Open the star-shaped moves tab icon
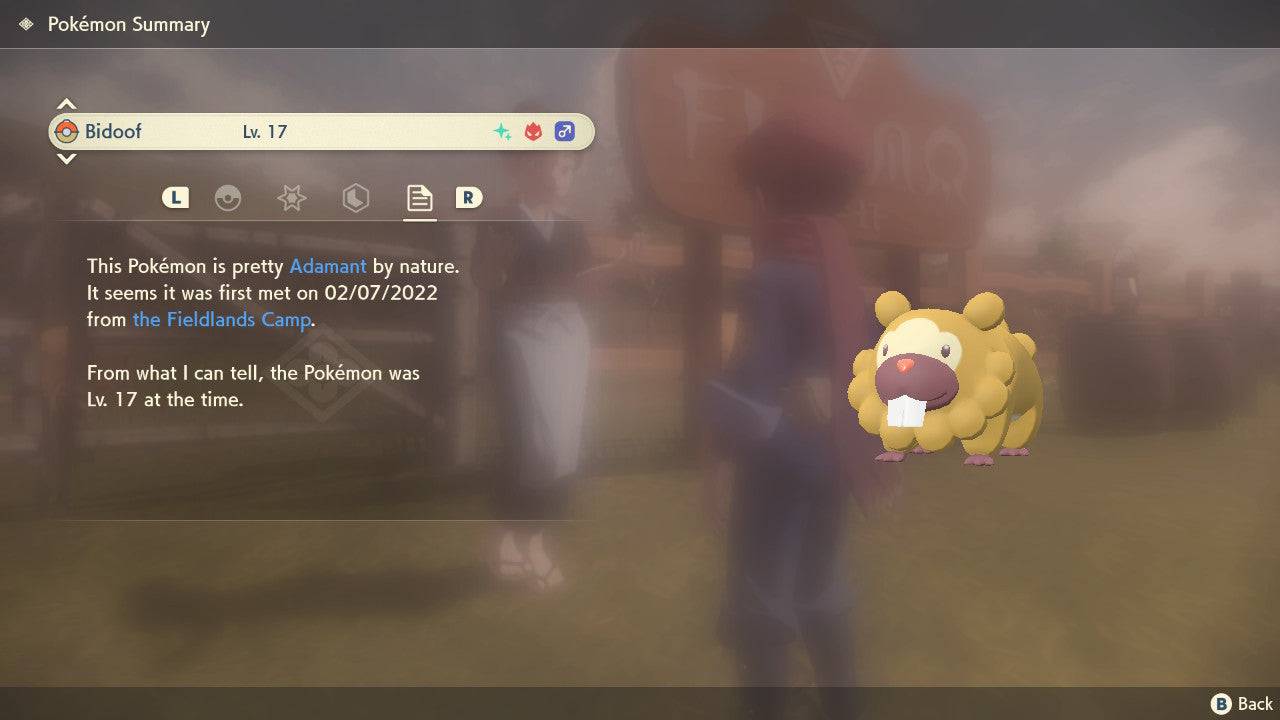This screenshot has width=1280, height=720. click(x=291, y=198)
